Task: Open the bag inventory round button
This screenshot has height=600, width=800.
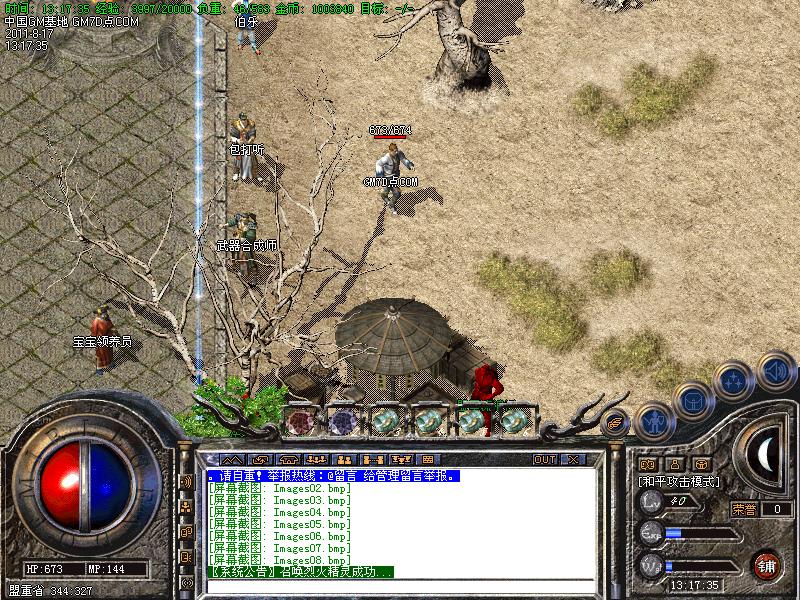Action: [x=692, y=401]
